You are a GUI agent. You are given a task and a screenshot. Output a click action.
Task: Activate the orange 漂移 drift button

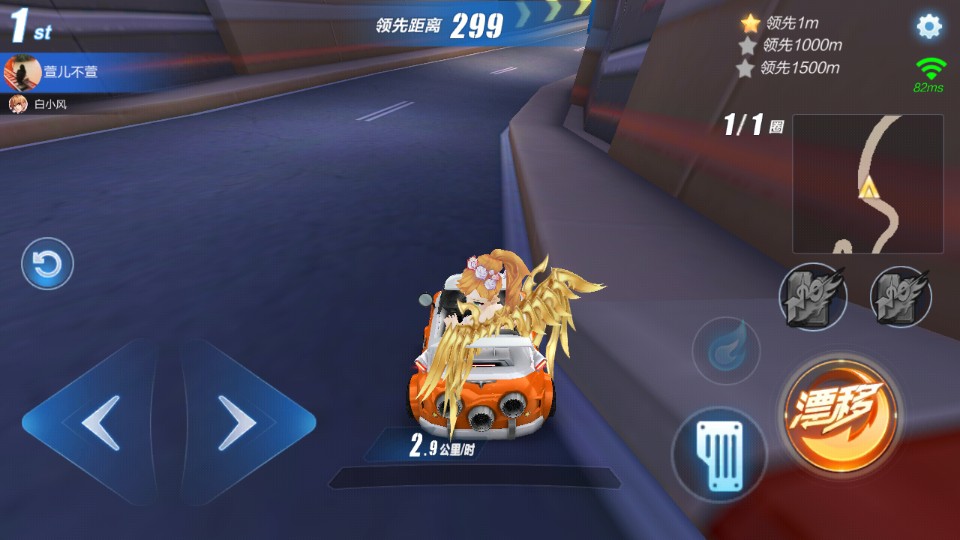(x=841, y=412)
